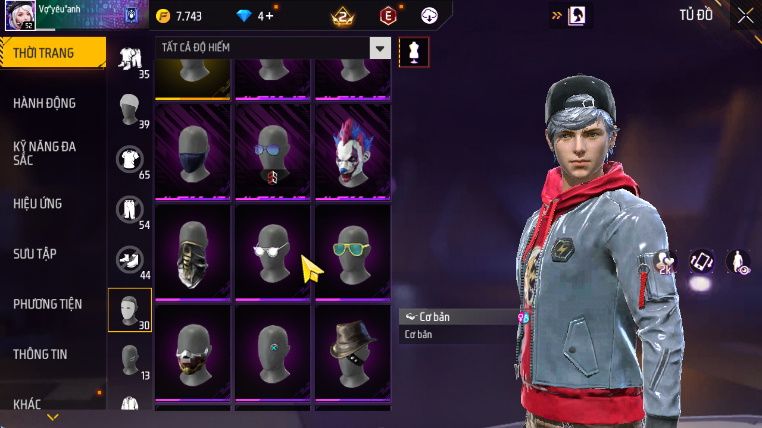The width and height of the screenshot is (762, 428).
Task: Select the brown leather hat item
Action: tap(352, 350)
